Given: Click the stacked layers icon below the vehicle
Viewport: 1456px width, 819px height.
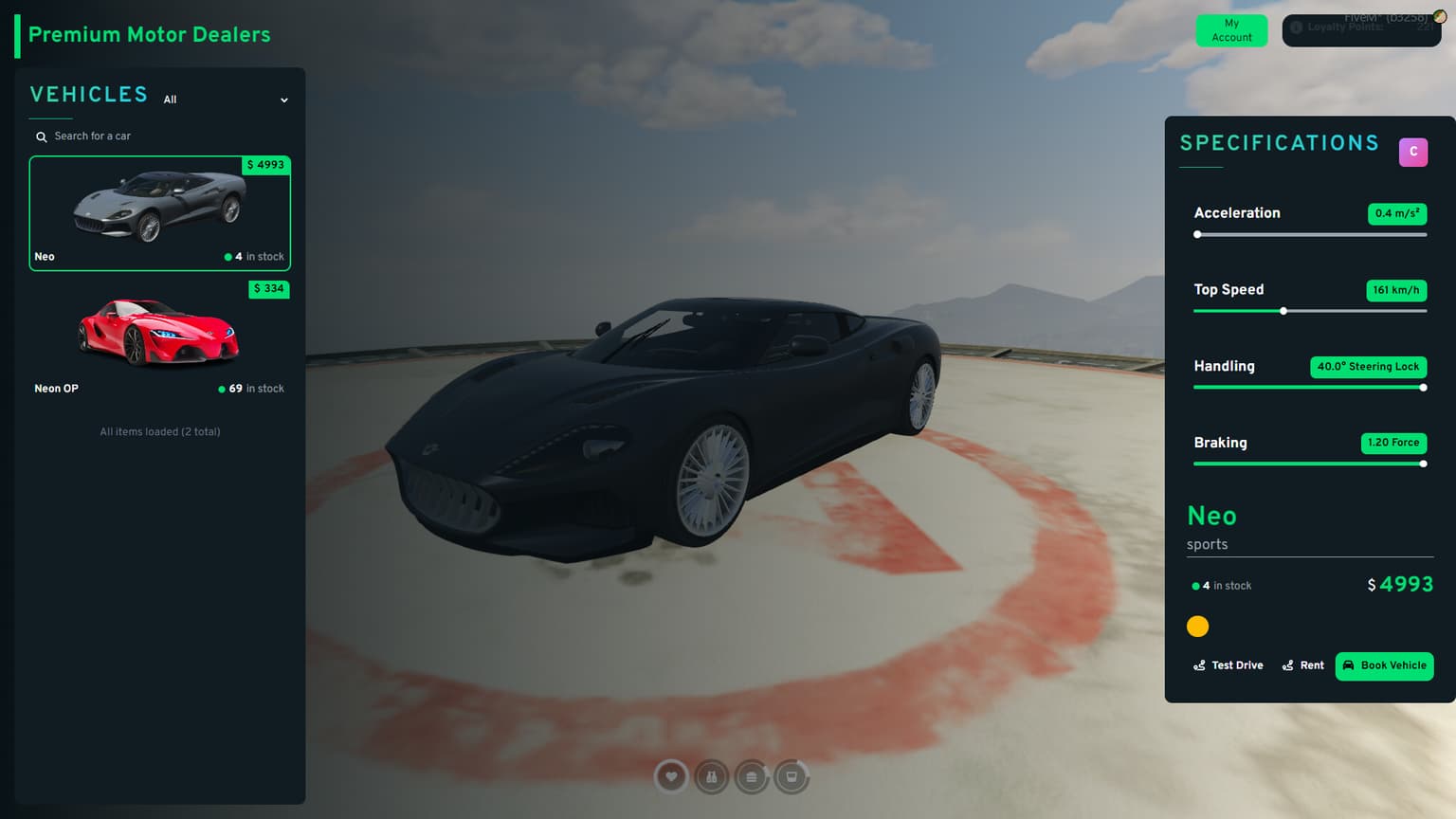Looking at the screenshot, I should 751,776.
